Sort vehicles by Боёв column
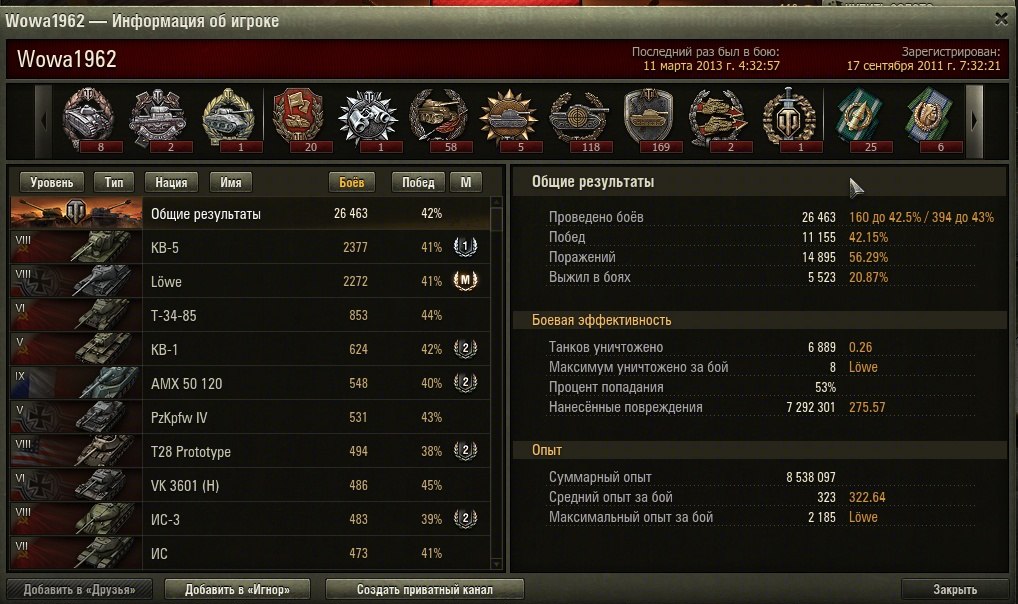This screenshot has width=1018, height=604. tap(352, 182)
